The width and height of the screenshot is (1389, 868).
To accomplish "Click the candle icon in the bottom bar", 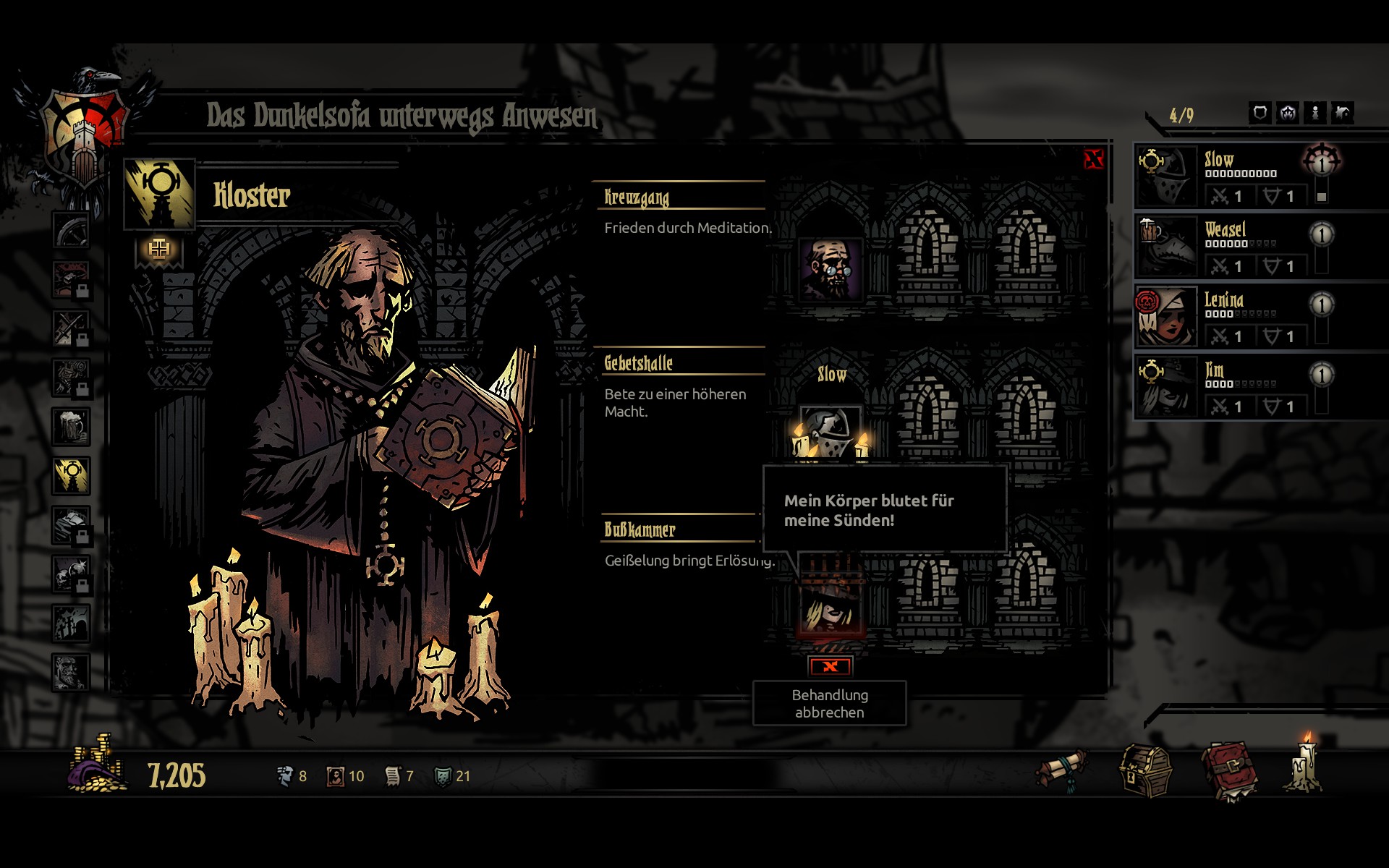I will point(1305,765).
